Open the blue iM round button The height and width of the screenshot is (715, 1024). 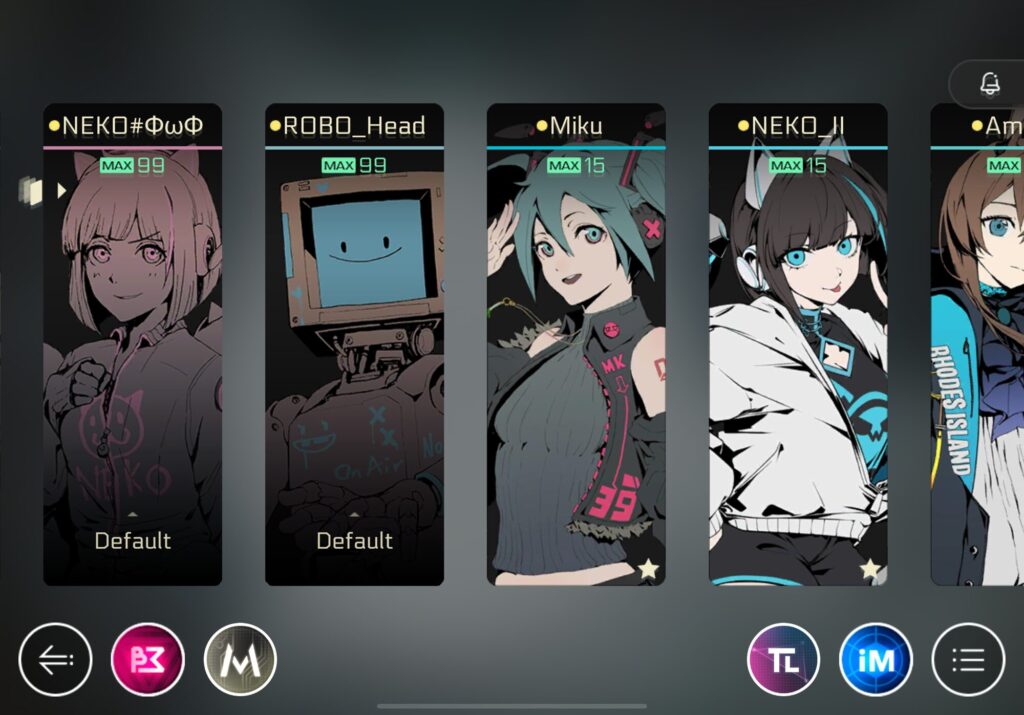(876, 659)
